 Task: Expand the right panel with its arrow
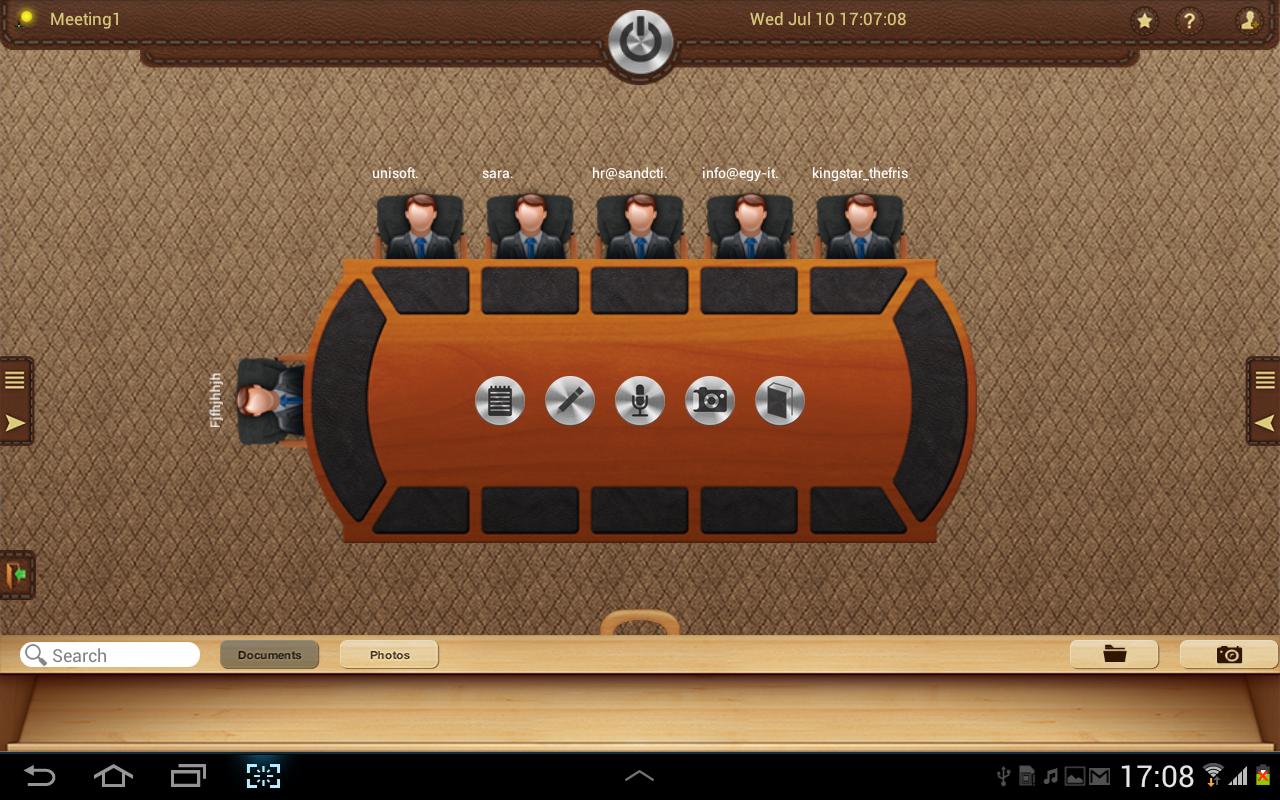[x=1264, y=423]
